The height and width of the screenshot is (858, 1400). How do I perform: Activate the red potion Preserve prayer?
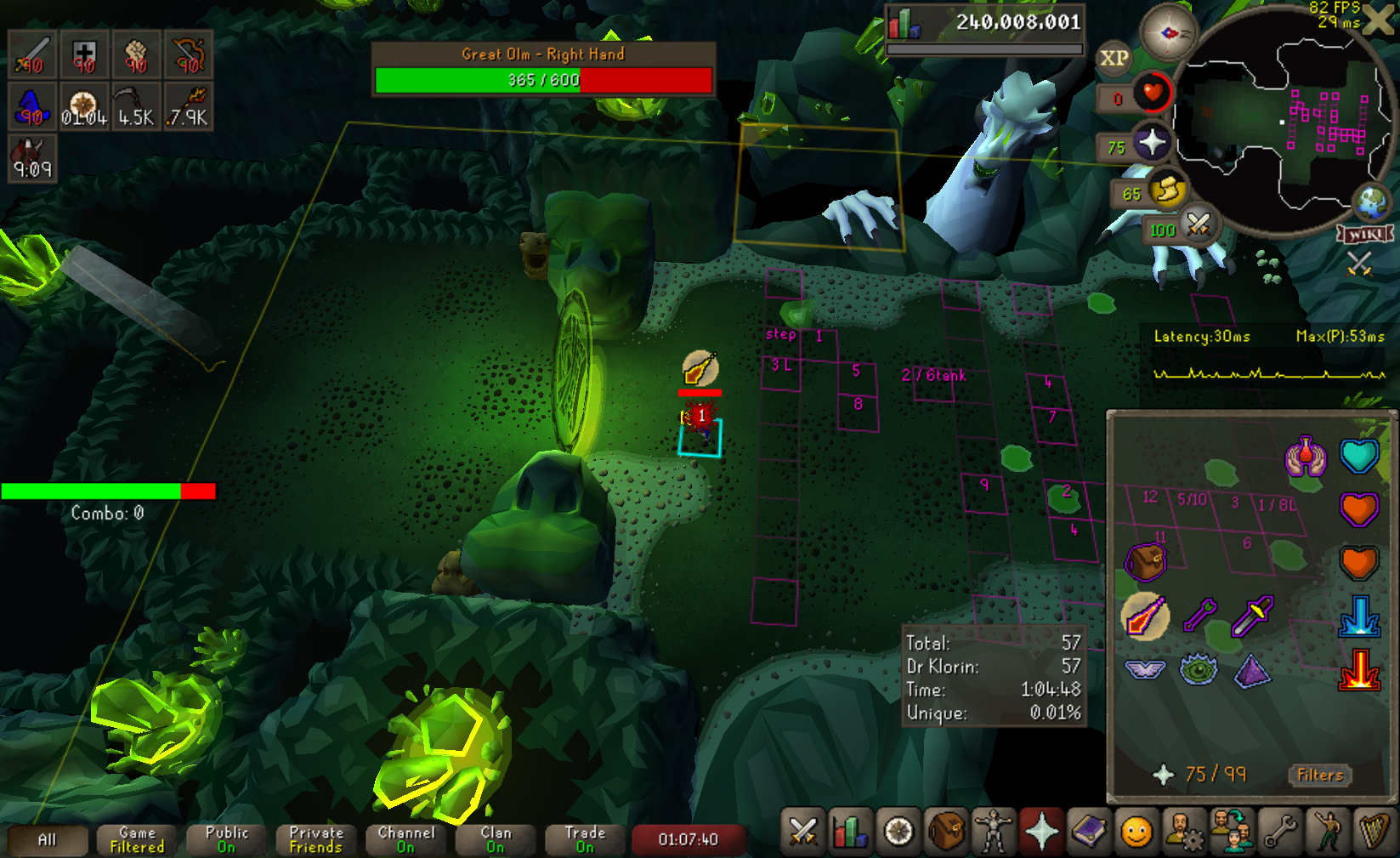(x=1306, y=457)
